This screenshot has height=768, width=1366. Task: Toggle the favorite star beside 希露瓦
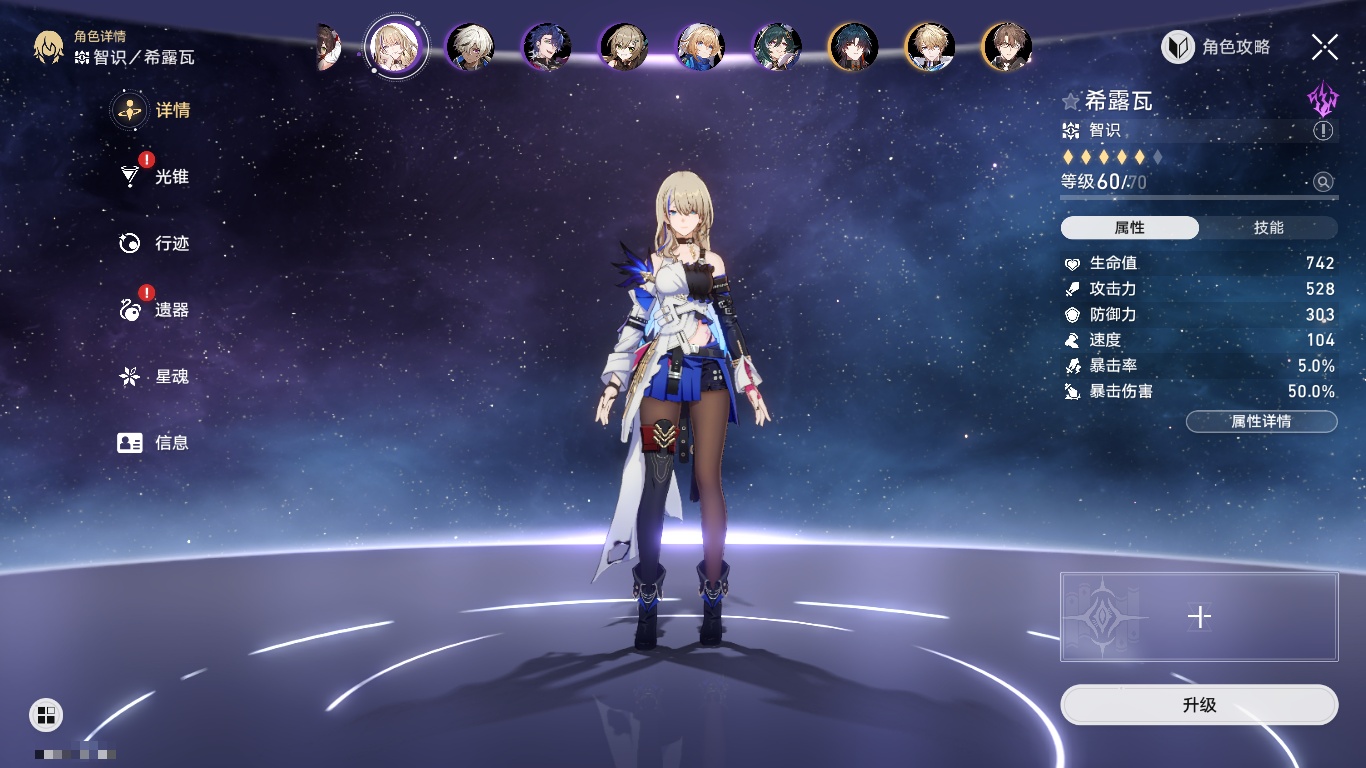pyautogui.click(x=1071, y=102)
